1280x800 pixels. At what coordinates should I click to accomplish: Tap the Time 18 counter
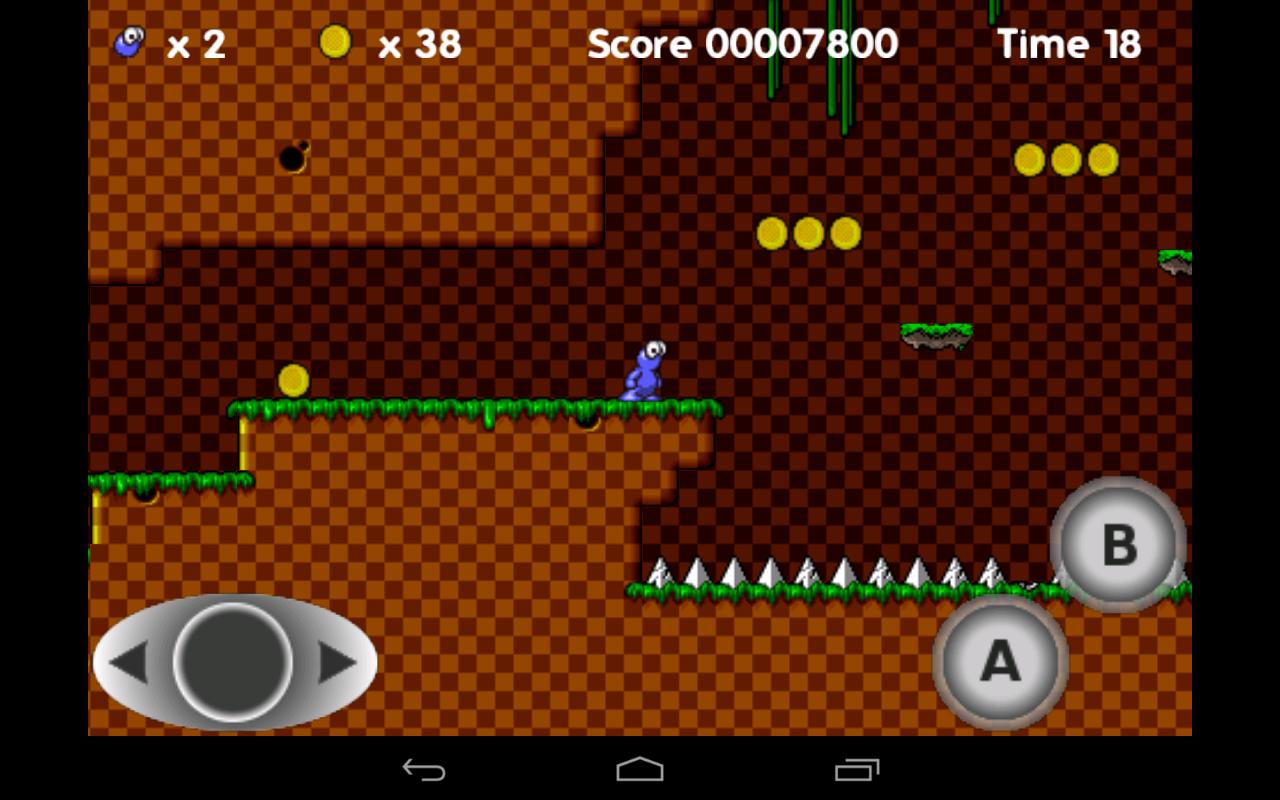click(x=1069, y=44)
